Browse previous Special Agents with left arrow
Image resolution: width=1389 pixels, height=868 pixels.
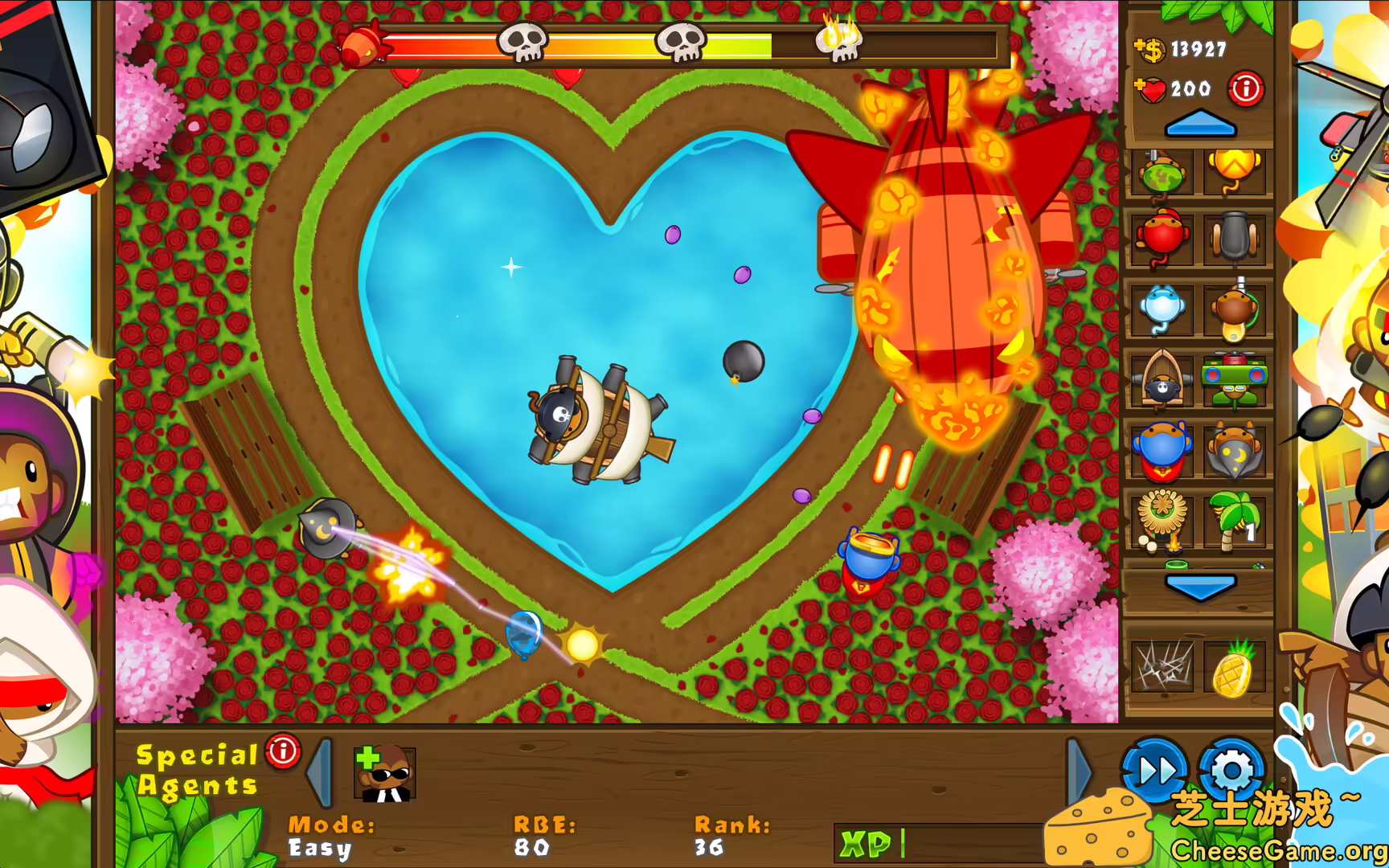[x=320, y=773]
